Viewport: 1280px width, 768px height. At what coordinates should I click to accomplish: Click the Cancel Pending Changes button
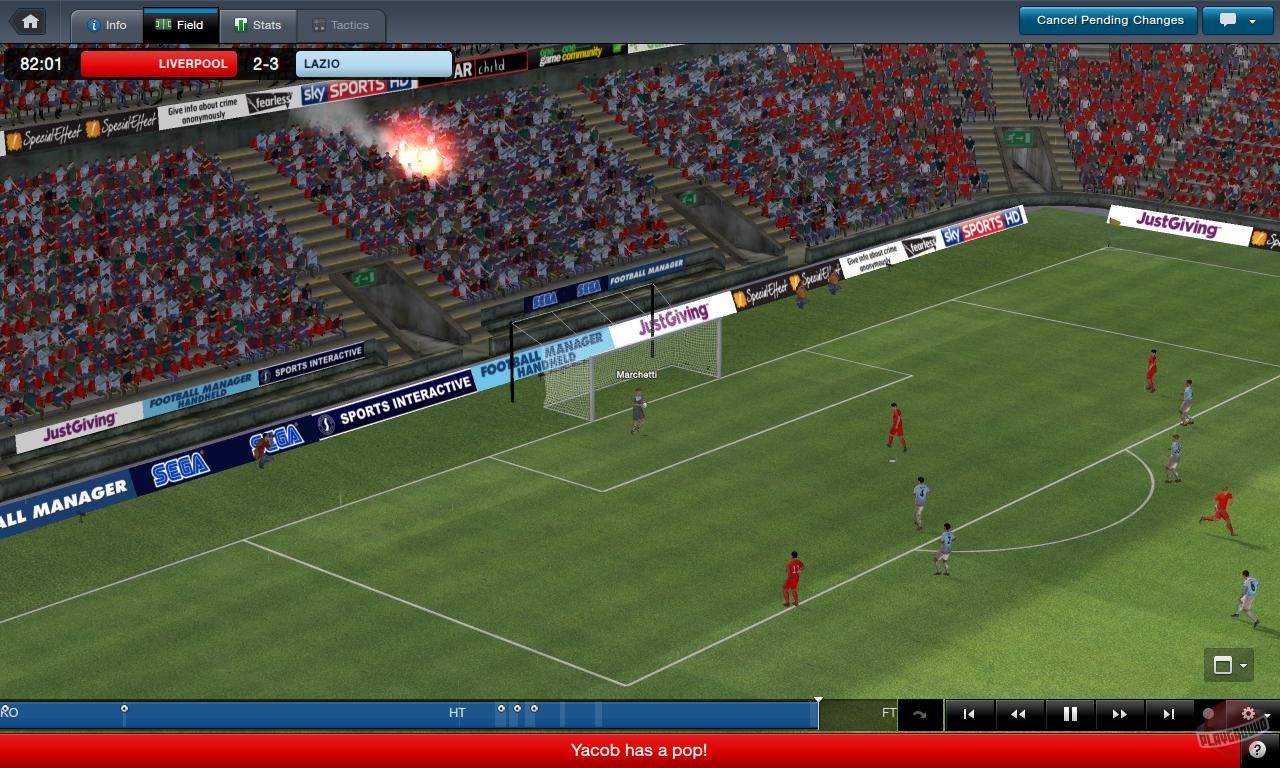click(x=1107, y=19)
